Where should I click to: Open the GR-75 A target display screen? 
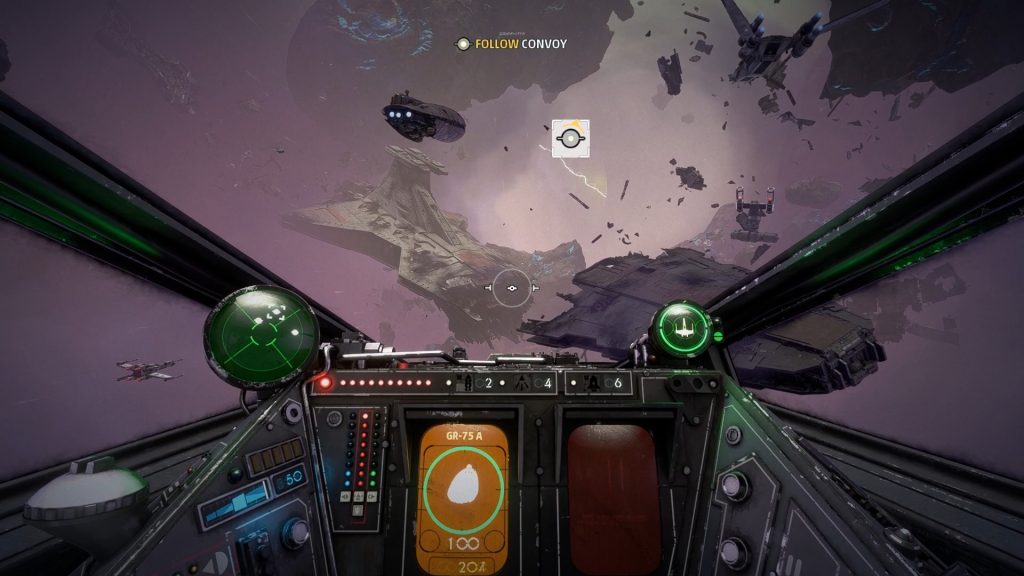(x=462, y=494)
